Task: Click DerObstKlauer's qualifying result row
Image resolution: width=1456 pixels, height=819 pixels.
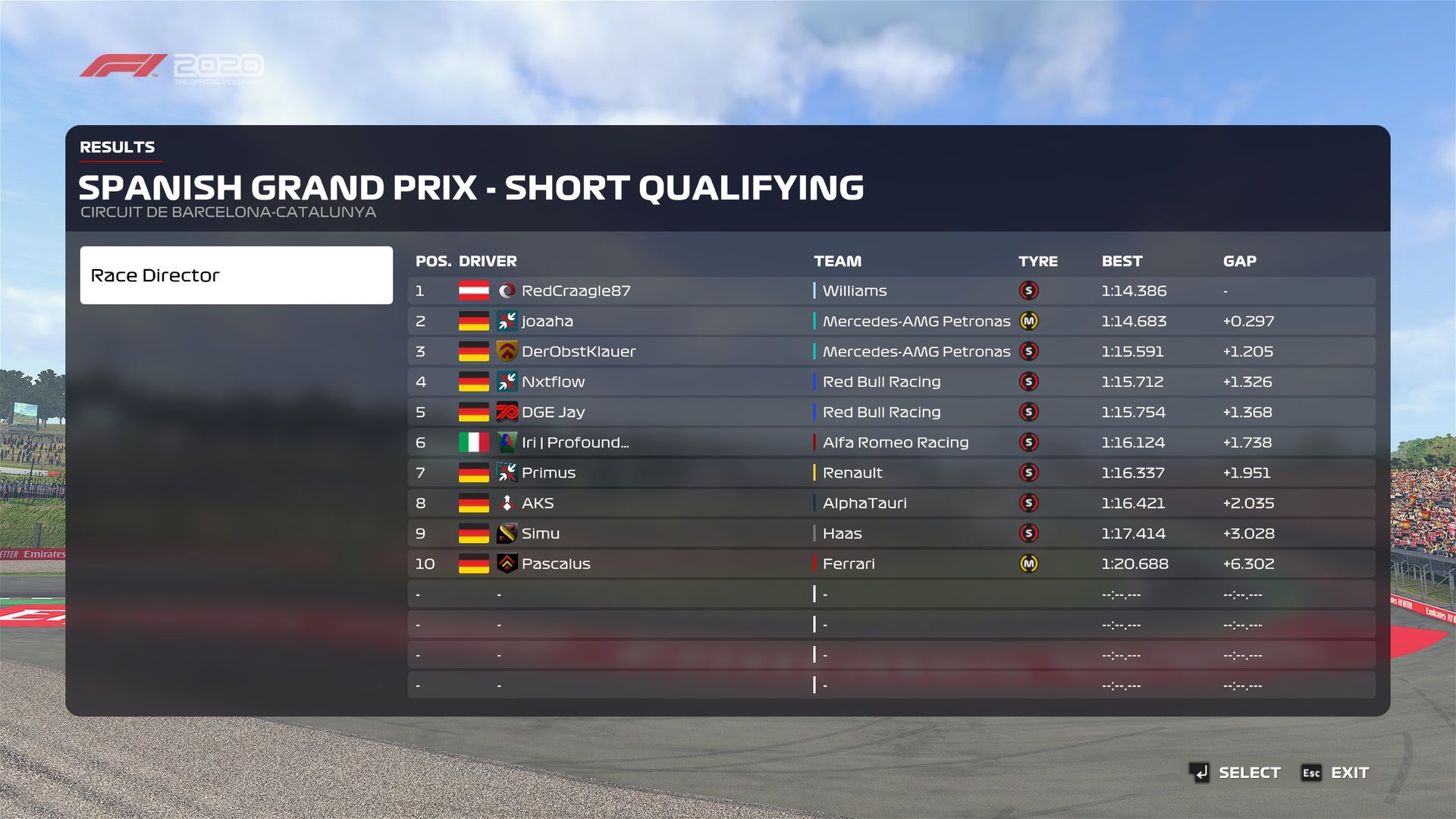Action: point(891,352)
